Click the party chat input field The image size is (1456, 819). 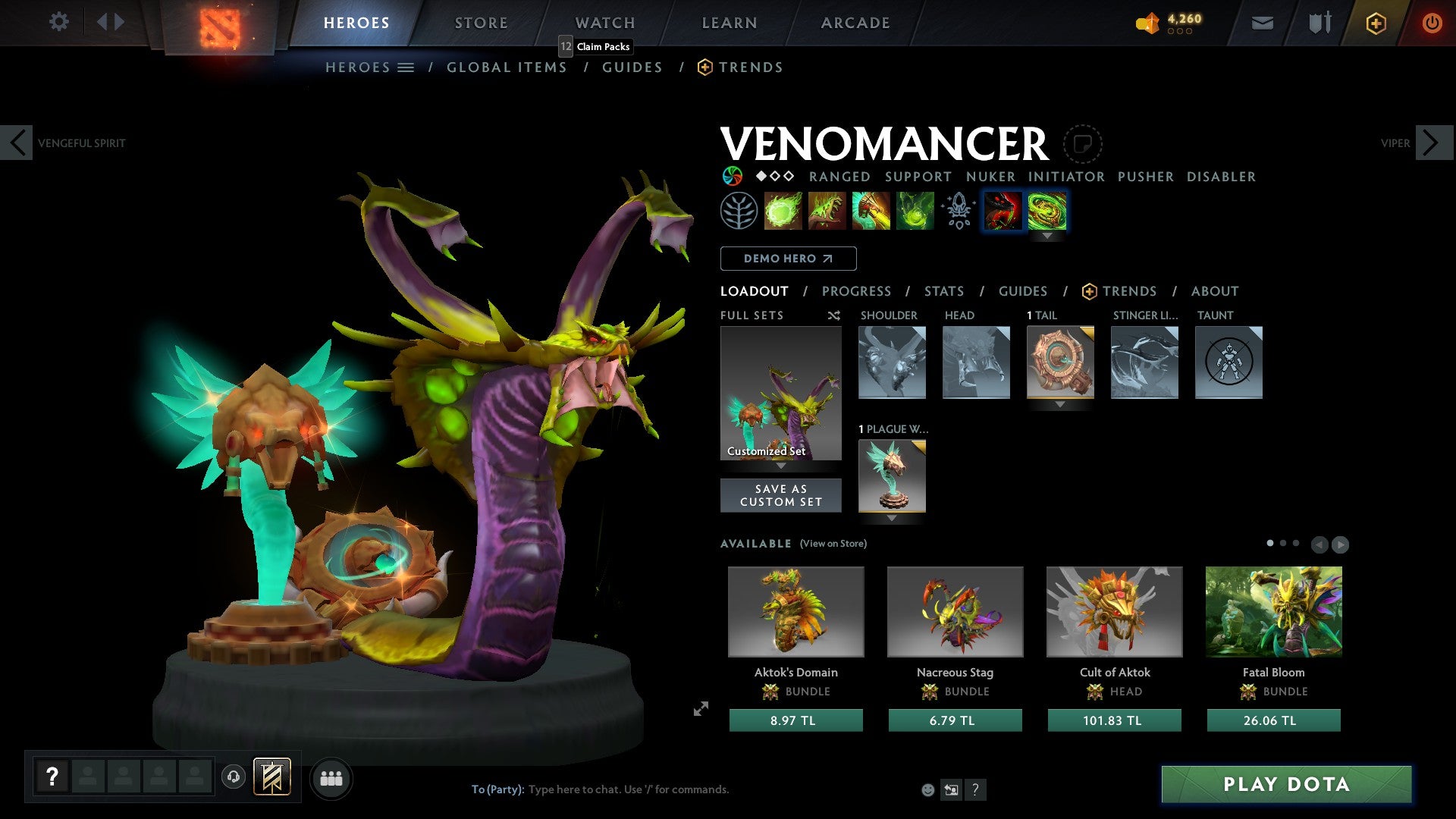coord(629,789)
